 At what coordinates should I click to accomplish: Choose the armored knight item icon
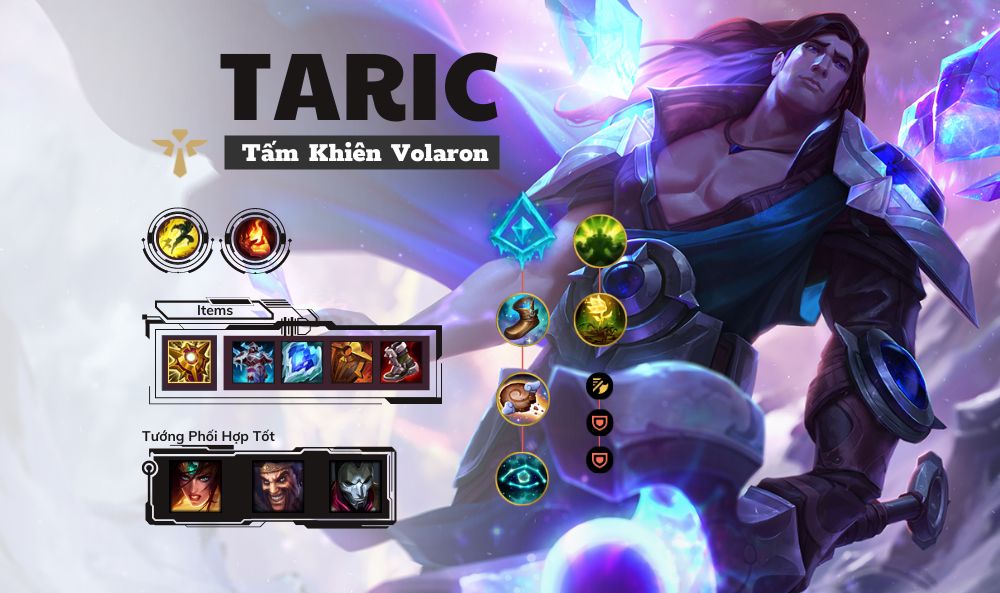(254, 362)
